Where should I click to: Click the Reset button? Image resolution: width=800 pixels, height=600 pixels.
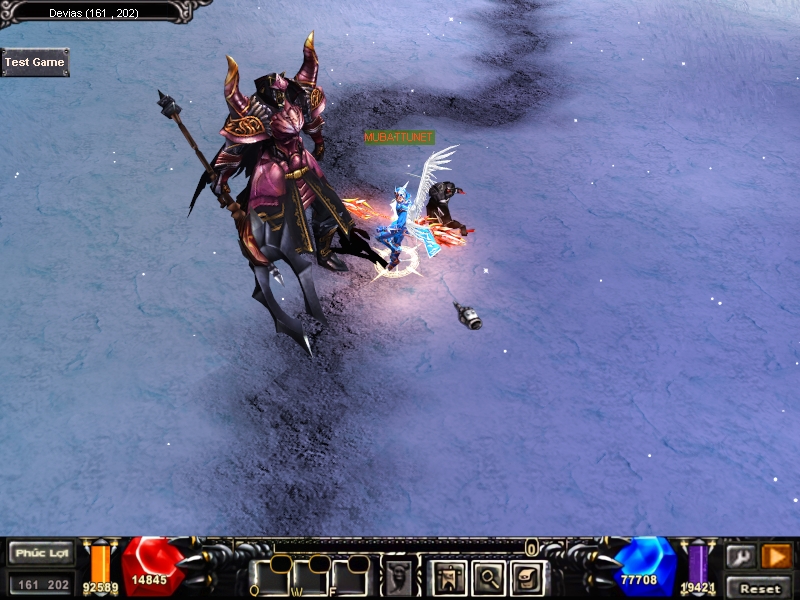point(760,588)
